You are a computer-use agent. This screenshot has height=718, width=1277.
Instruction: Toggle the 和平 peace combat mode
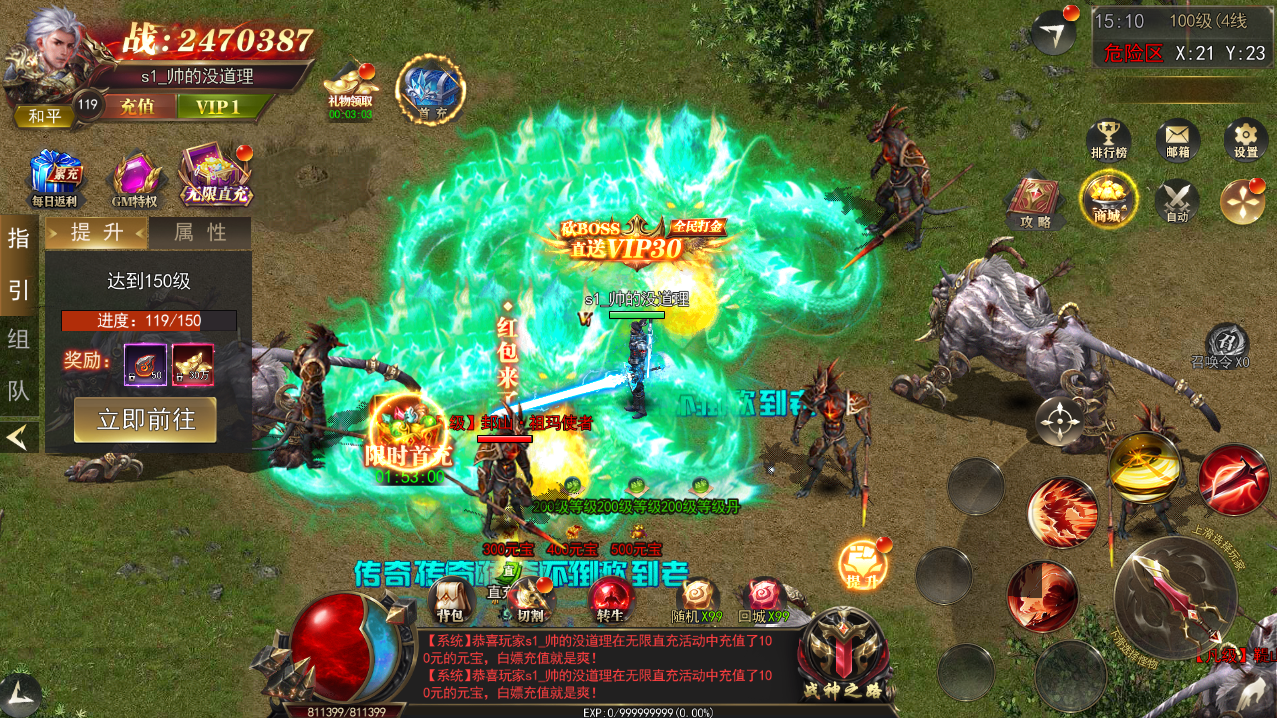click(44, 116)
